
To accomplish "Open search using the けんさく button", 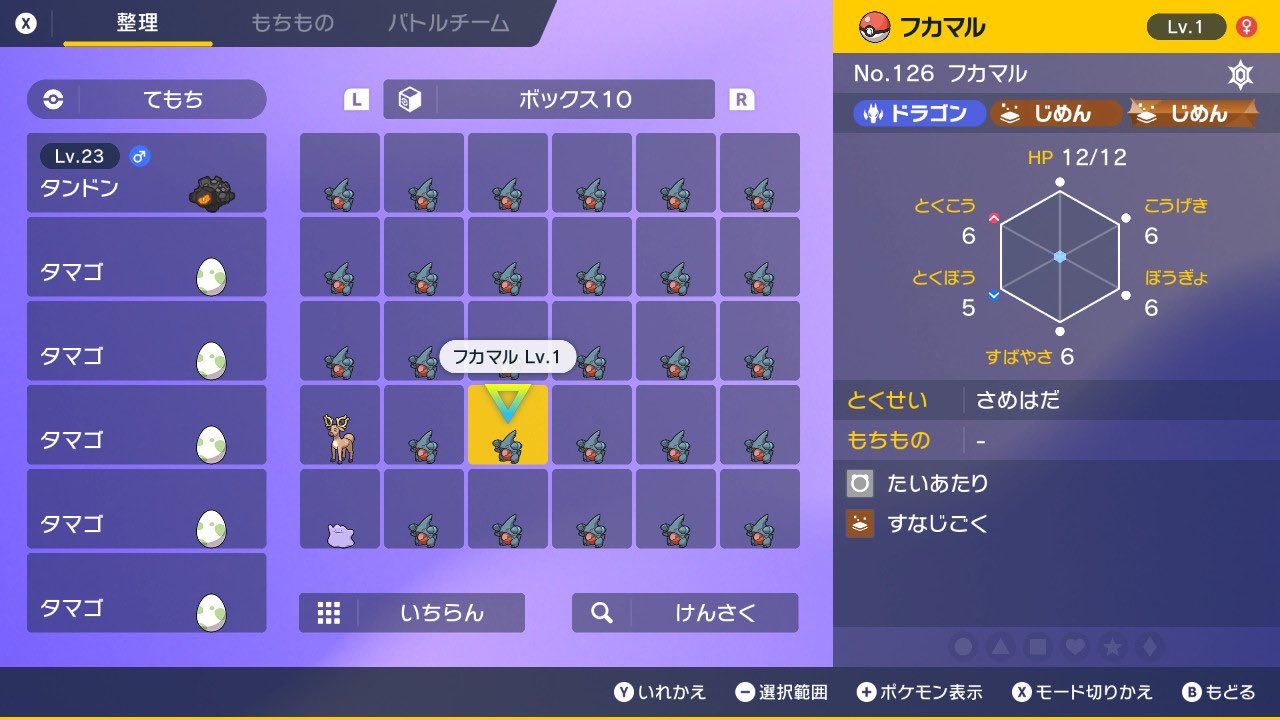I will pyautogui.click(x=684, y=612).
